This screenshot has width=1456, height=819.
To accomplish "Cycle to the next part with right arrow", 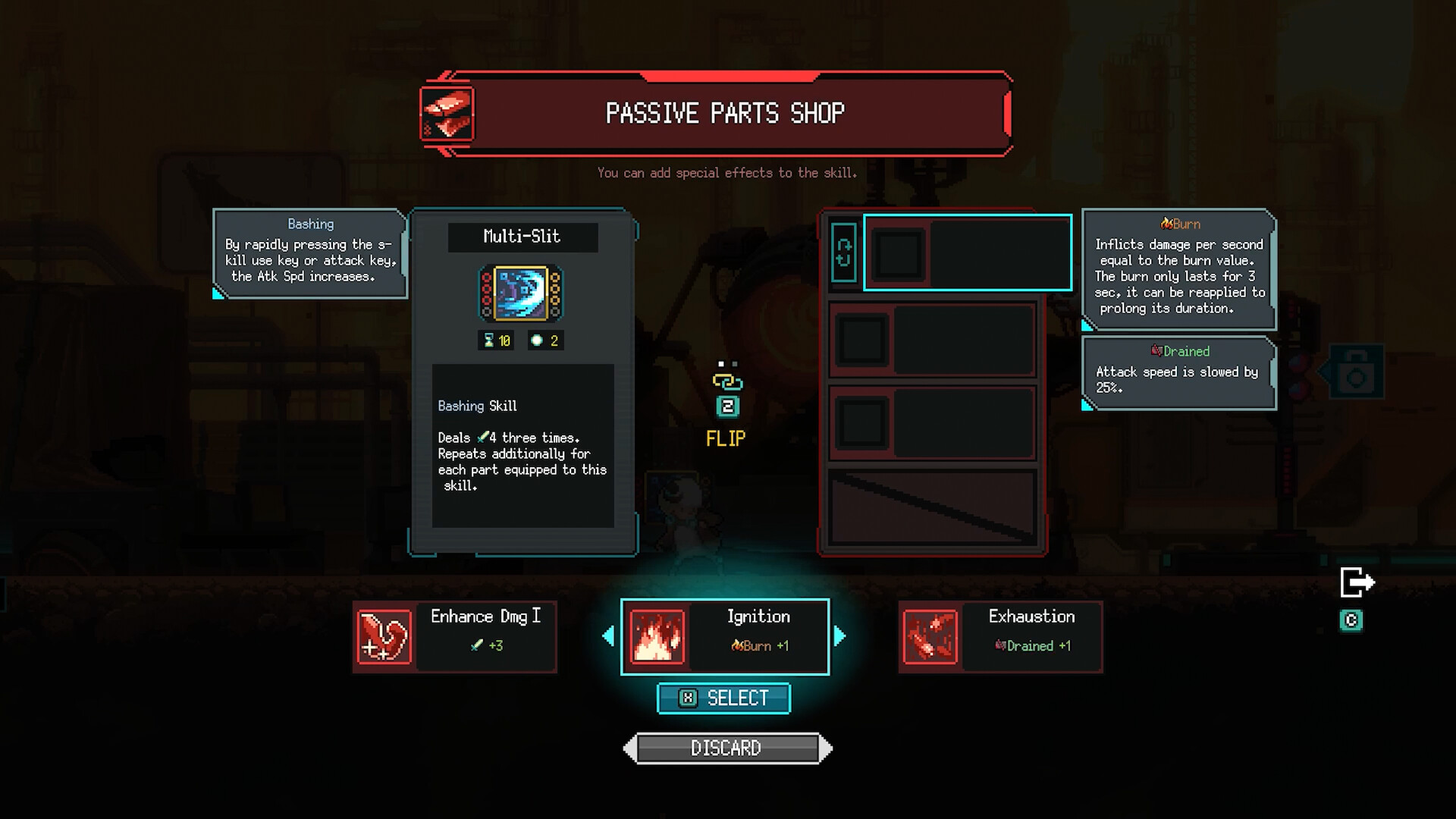I will pyautogui.click(x=839, y=636).
